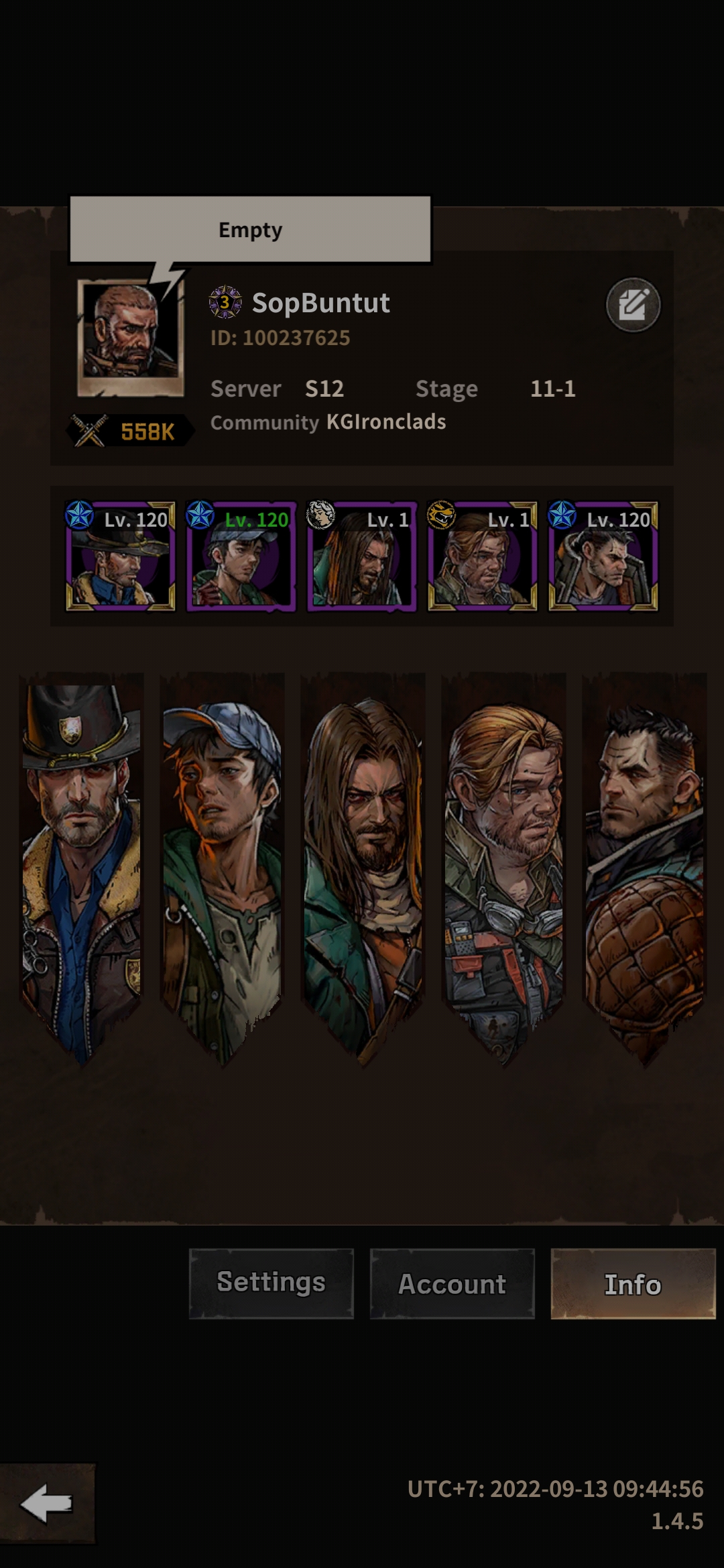
Task: Switch to the Account tab
Action: [x=452, y=1283]
